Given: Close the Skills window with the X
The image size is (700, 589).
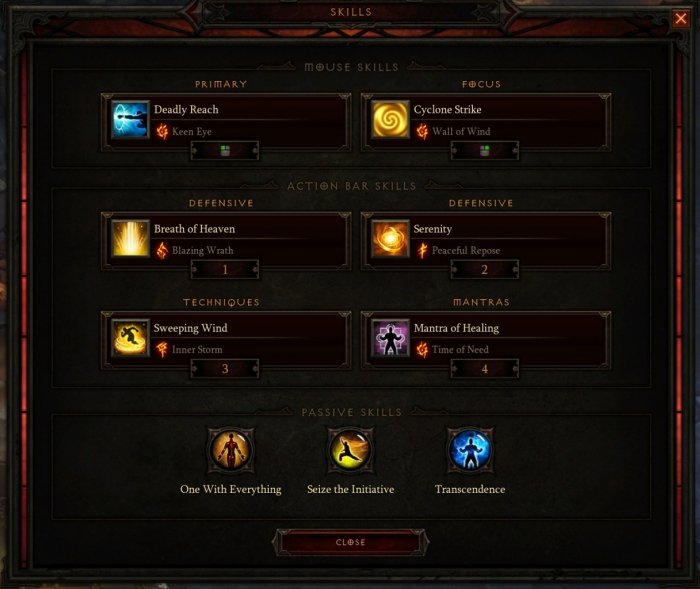Looking at the screenshot, I should pos(681,17).
